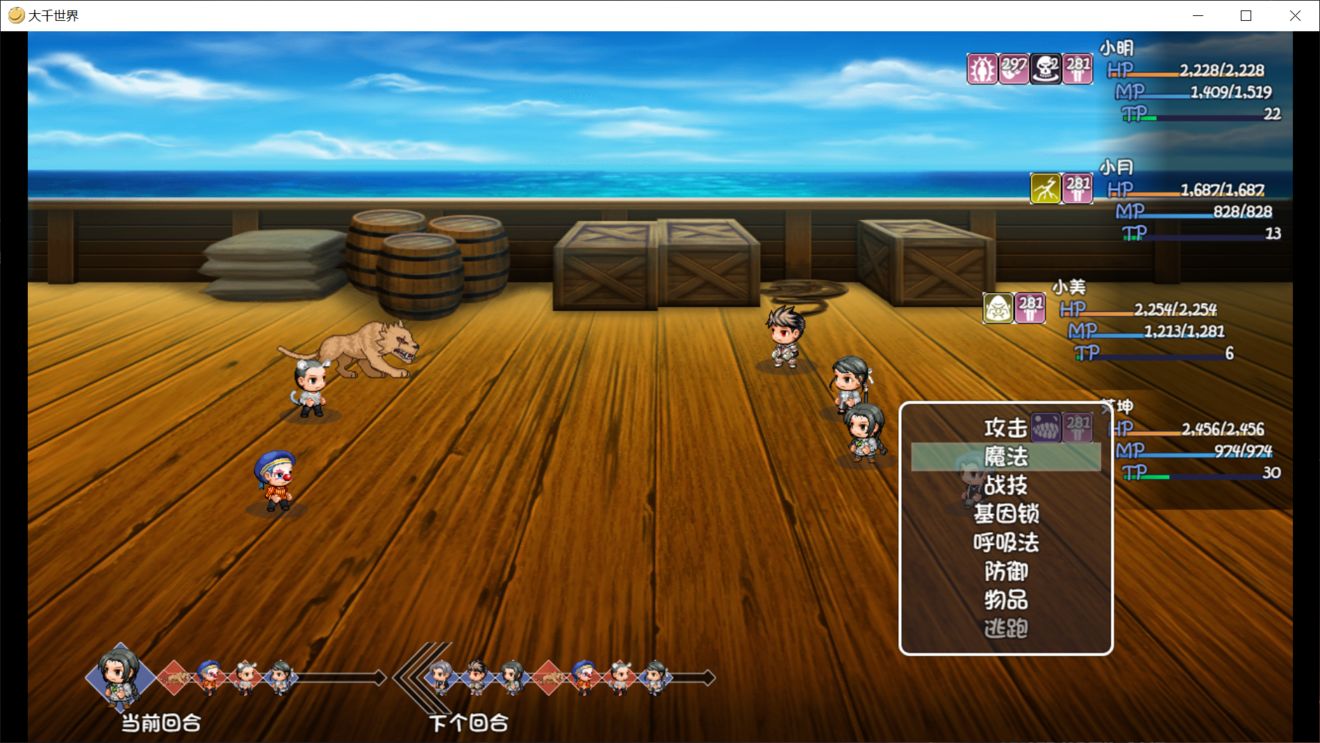Viewport: 1320px width, 743px height.
Task: Select the highlighted 魔法 command
Action: pyautogui.click(x=1005, y=457)
